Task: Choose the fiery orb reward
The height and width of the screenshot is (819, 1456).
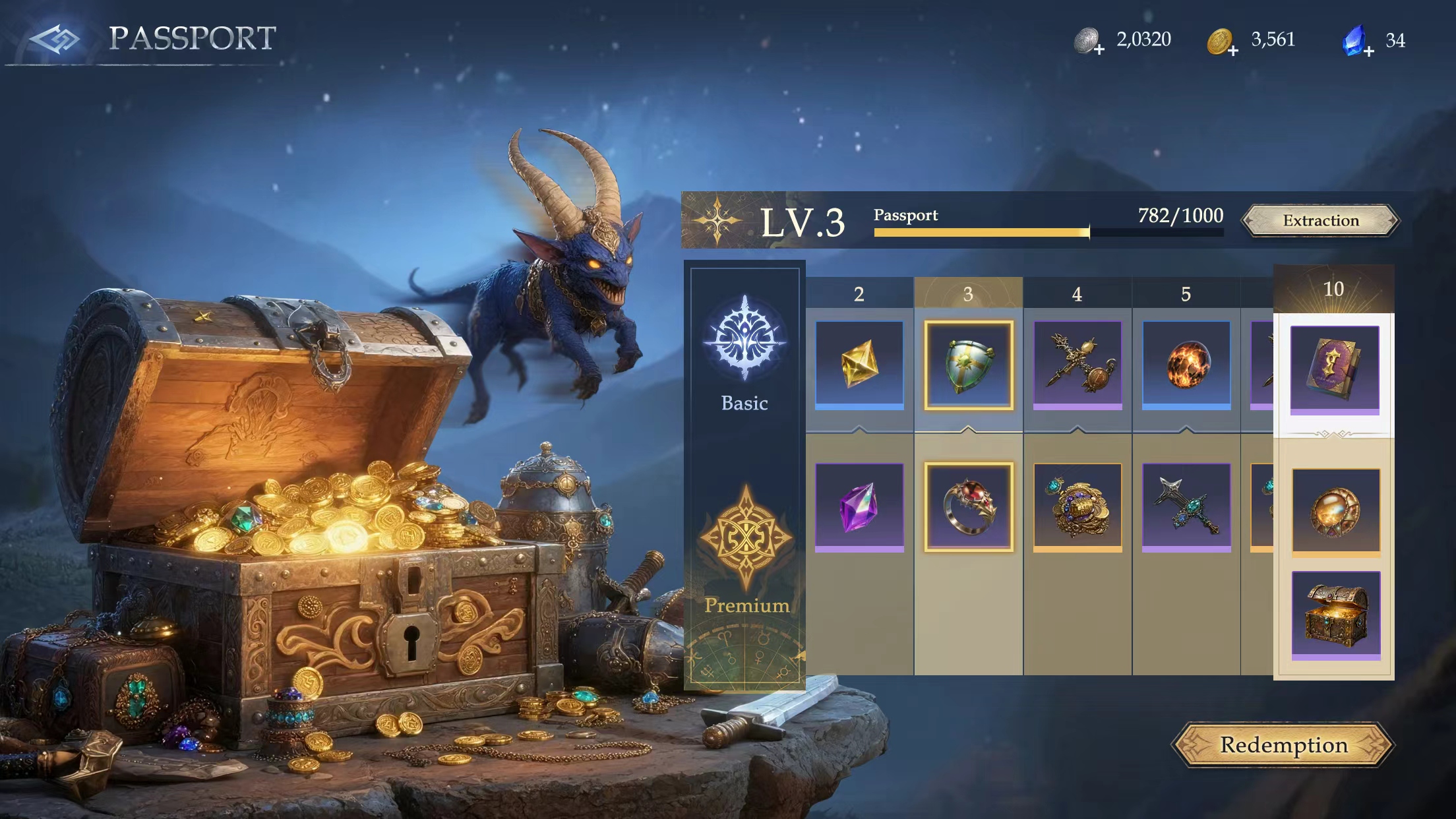Action: (1186, 365)
